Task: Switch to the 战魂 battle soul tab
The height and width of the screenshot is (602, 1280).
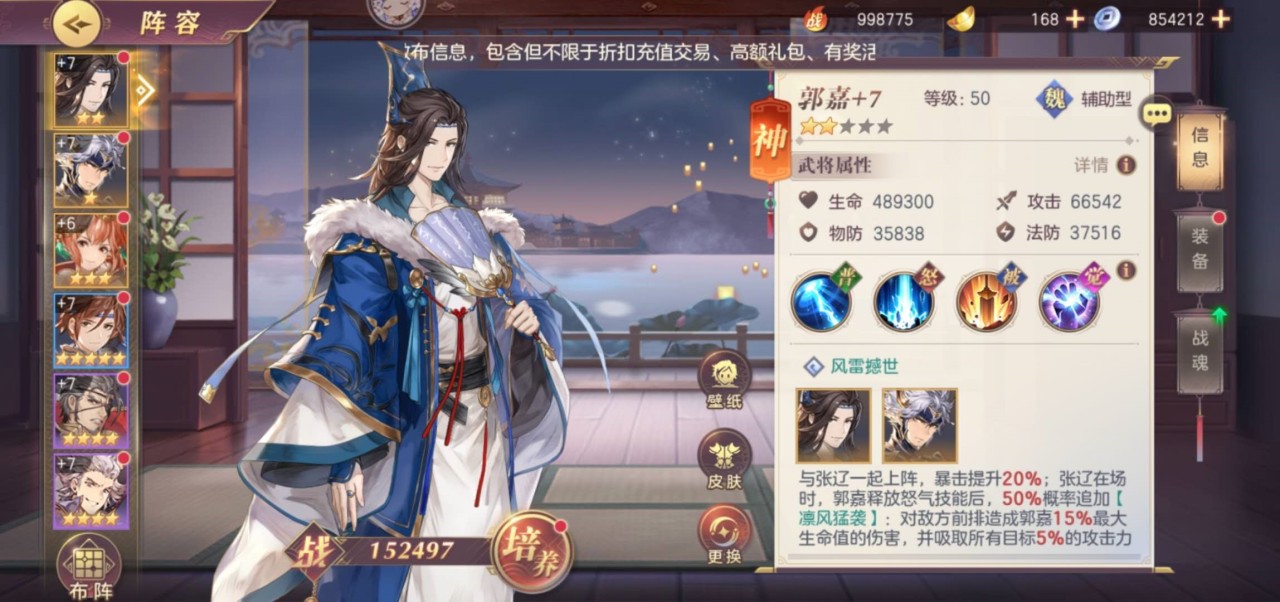Action: coord(1200,350)
